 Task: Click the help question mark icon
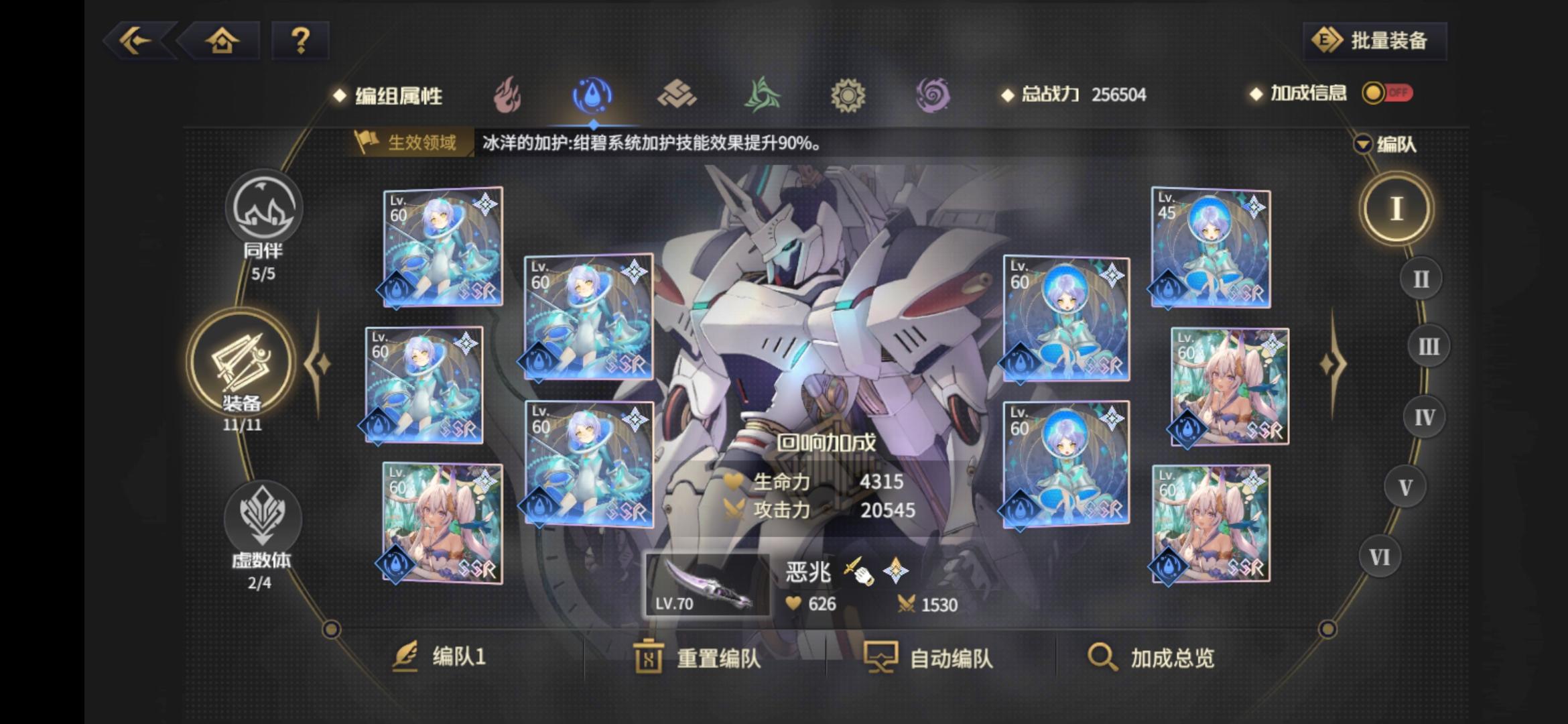click(300, 41)
